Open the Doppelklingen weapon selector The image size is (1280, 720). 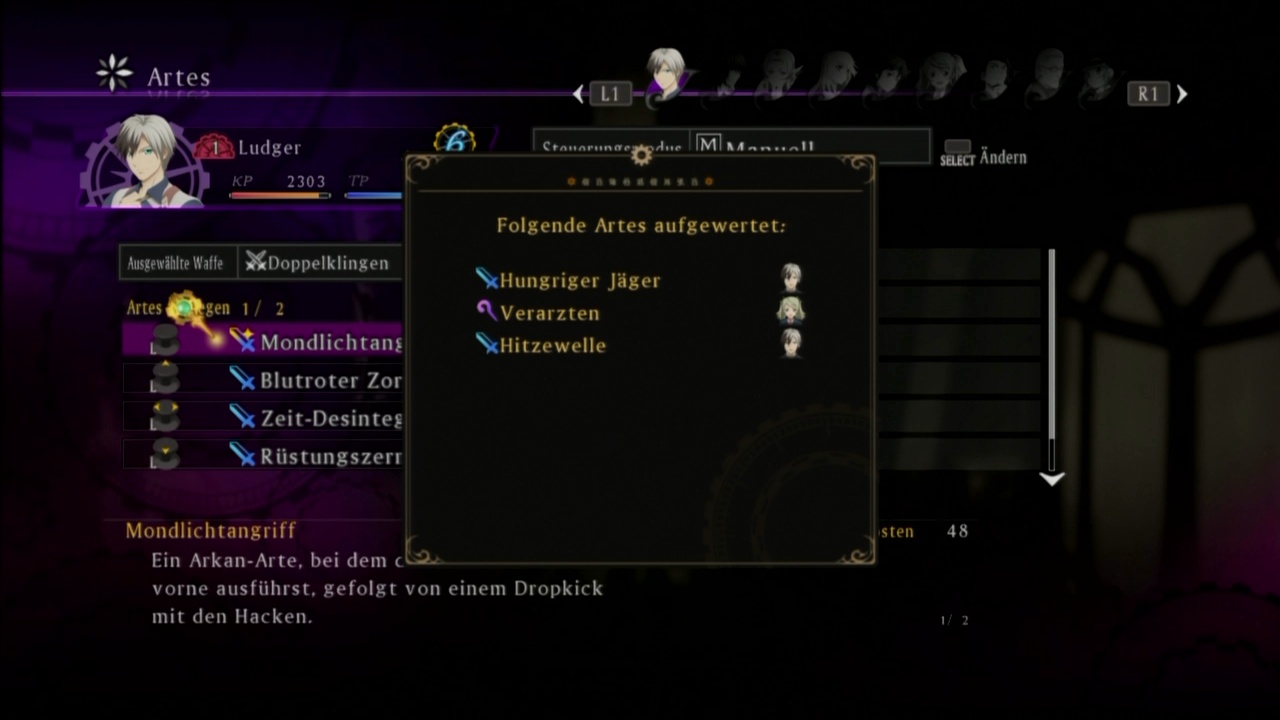click(x=320, y=263)
